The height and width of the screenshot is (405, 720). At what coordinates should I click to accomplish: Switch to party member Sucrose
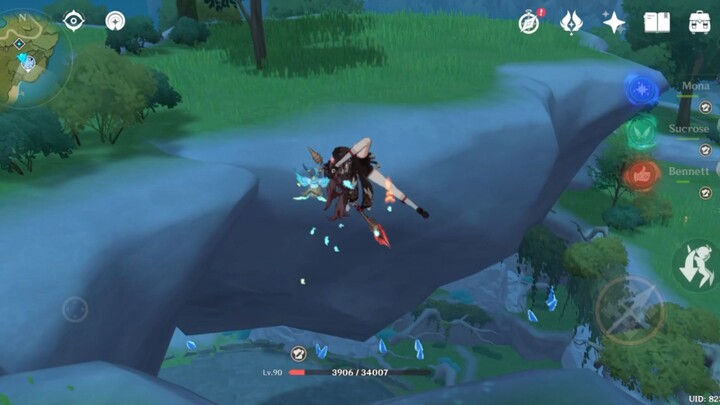(690, 130)
